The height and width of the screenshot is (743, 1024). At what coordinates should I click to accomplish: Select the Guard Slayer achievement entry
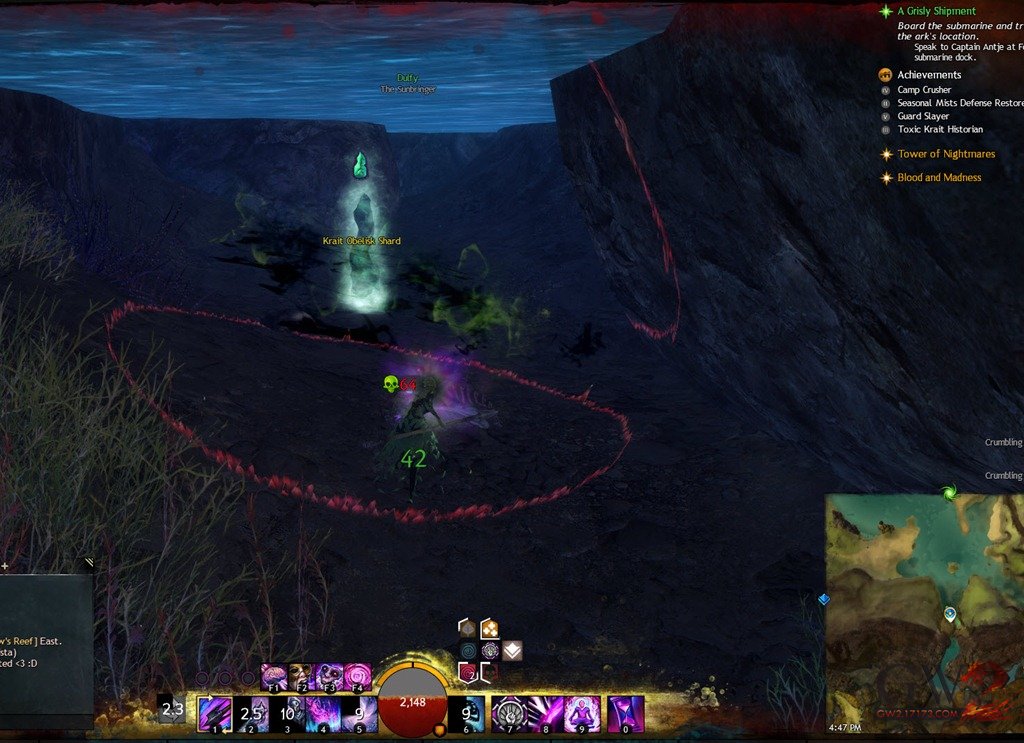(x=923, y=116)
